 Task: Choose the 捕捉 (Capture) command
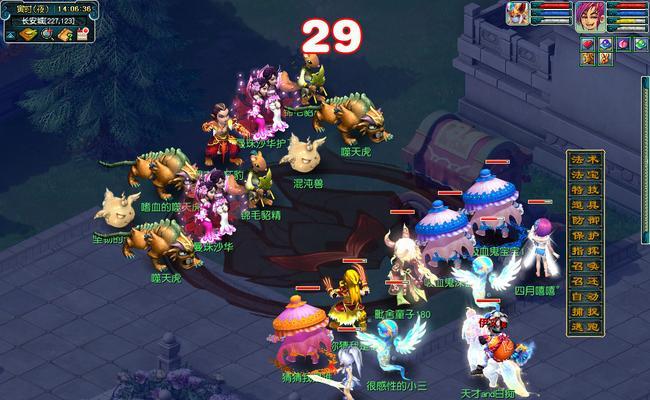584,311
